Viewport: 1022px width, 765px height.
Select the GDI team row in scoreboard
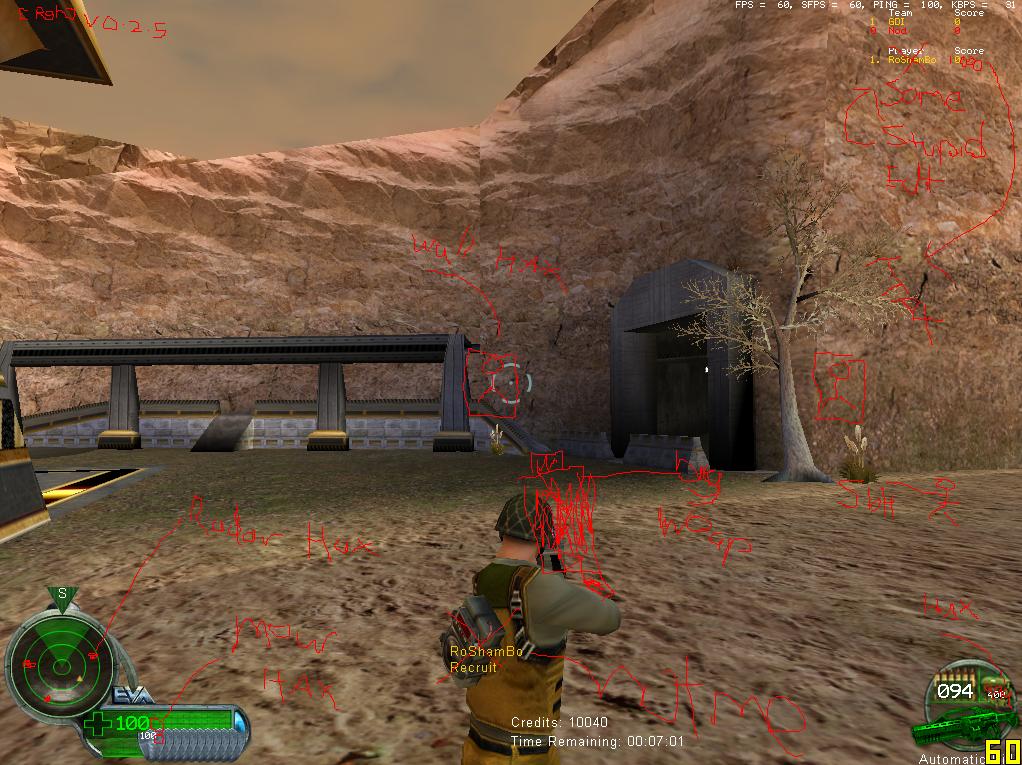917,21
